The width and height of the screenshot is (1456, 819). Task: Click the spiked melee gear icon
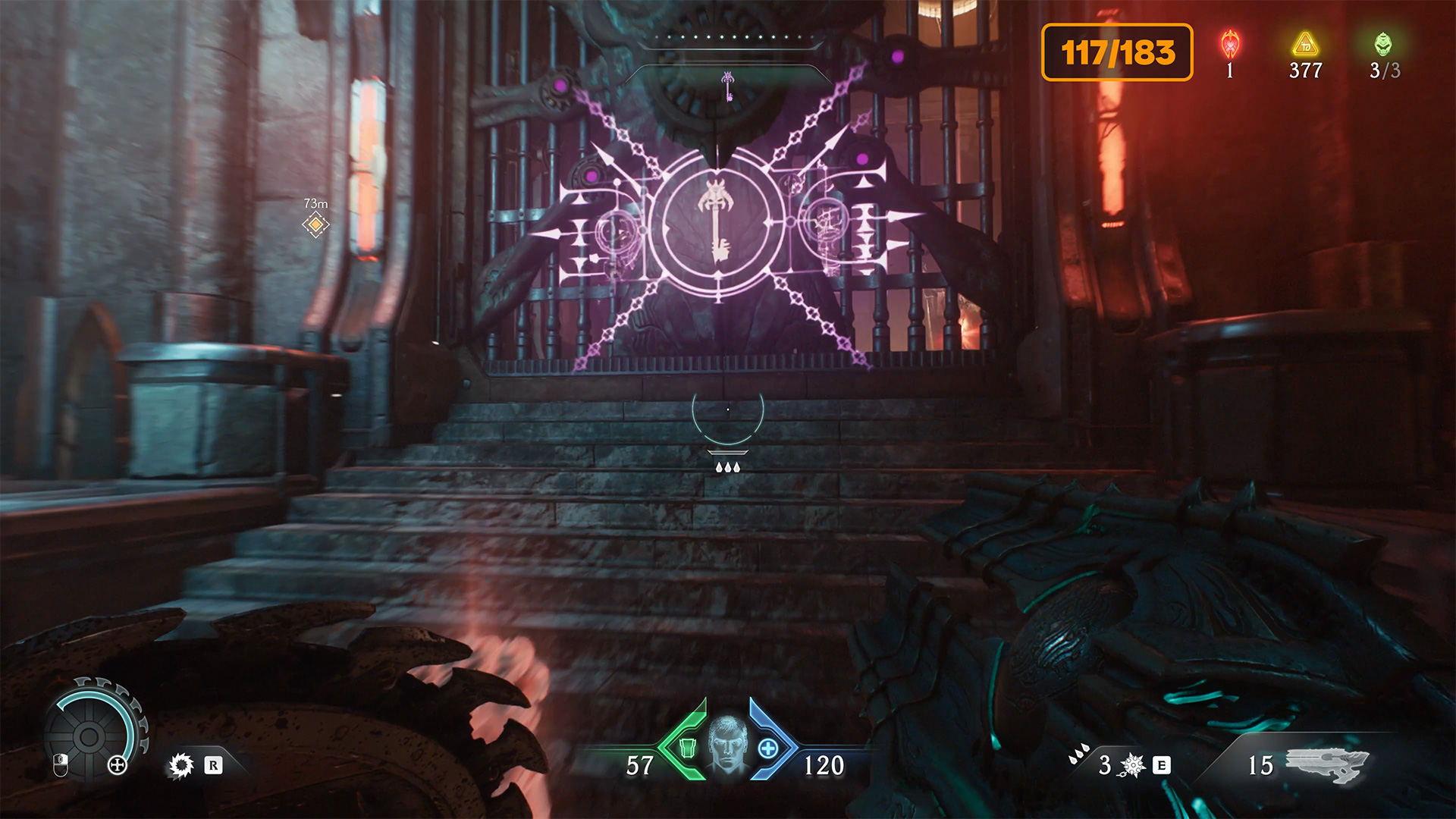pyautogui.click(x=181, y=765)
